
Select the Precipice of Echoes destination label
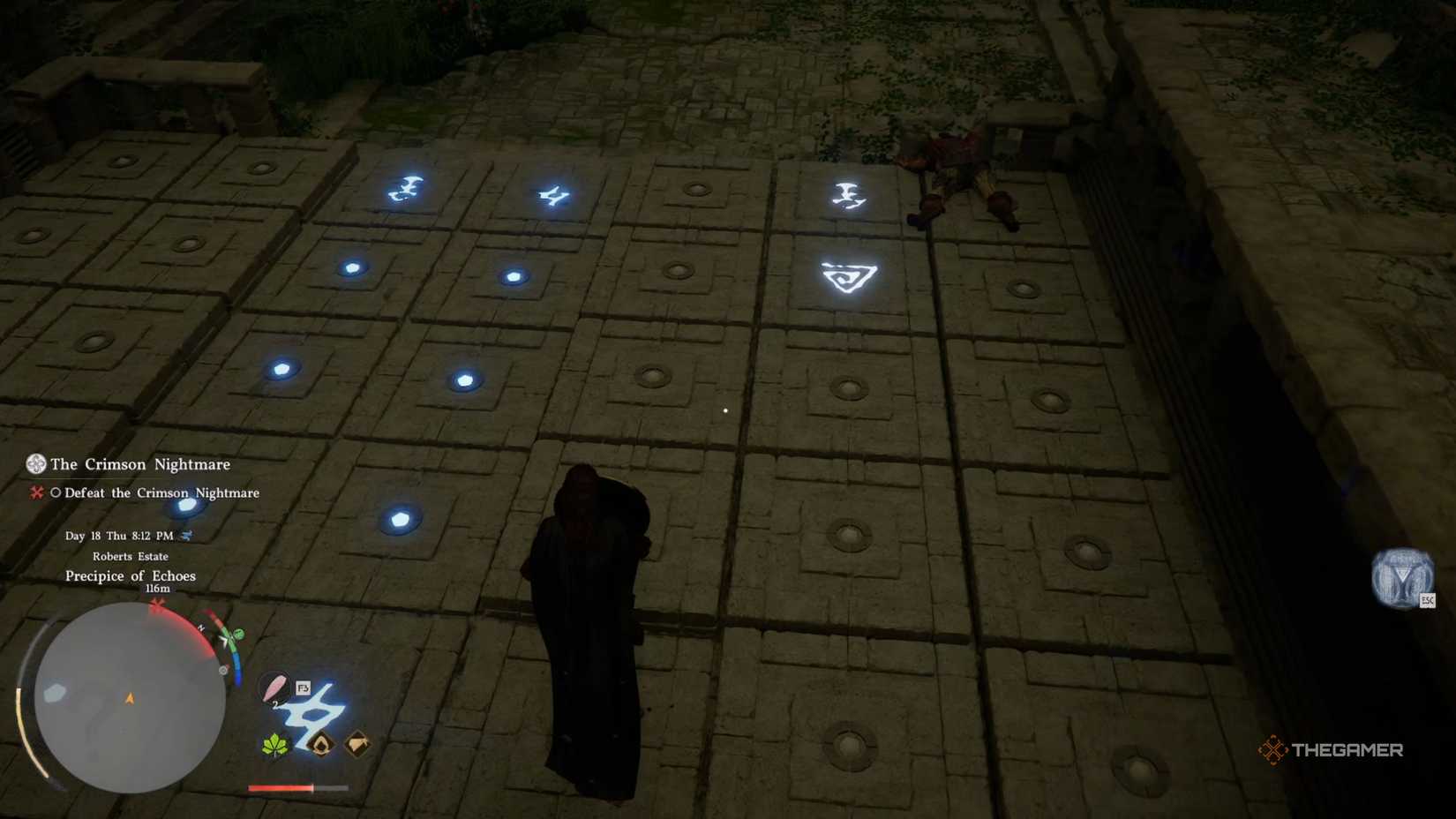click(130, 575)
